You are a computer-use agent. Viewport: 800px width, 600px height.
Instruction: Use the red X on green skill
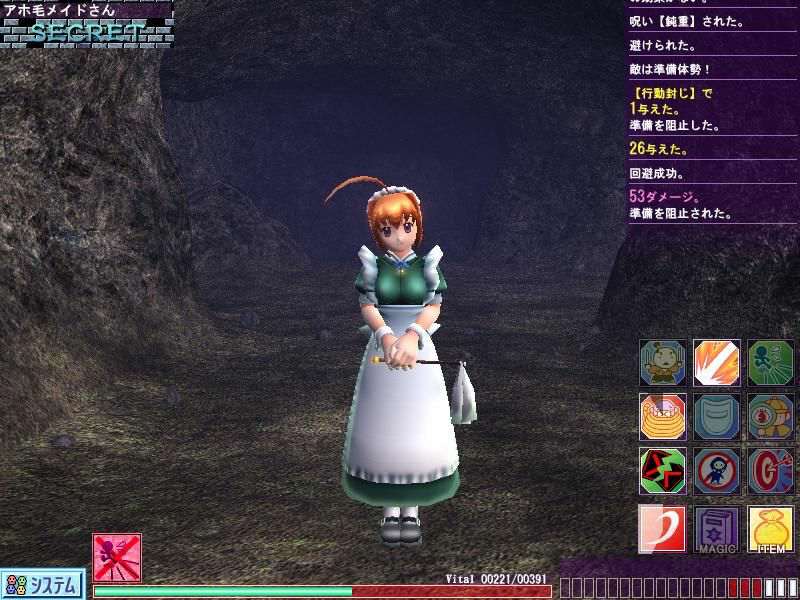point(662,471)
